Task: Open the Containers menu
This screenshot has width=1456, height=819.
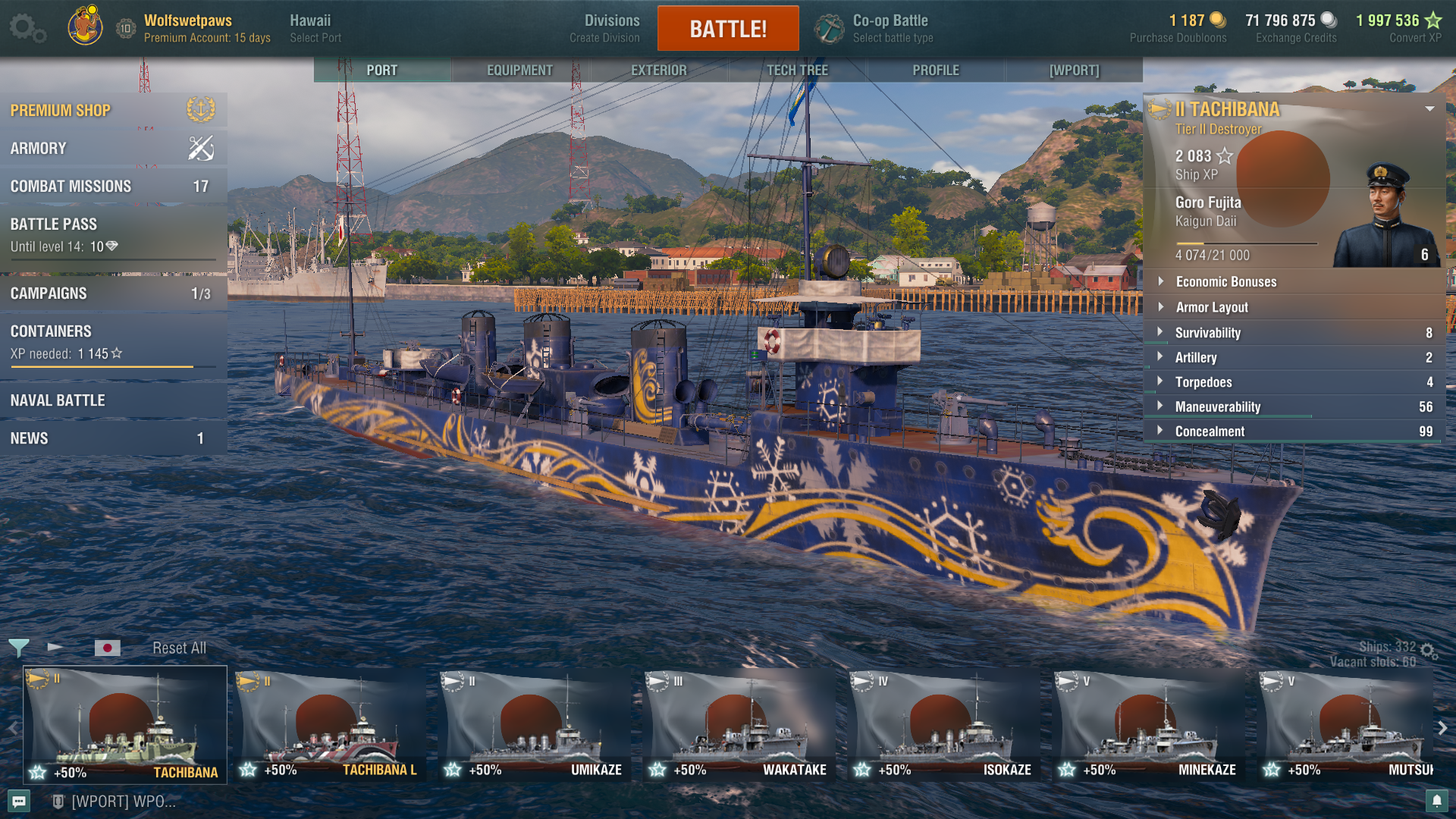Action: coord(112,341)
